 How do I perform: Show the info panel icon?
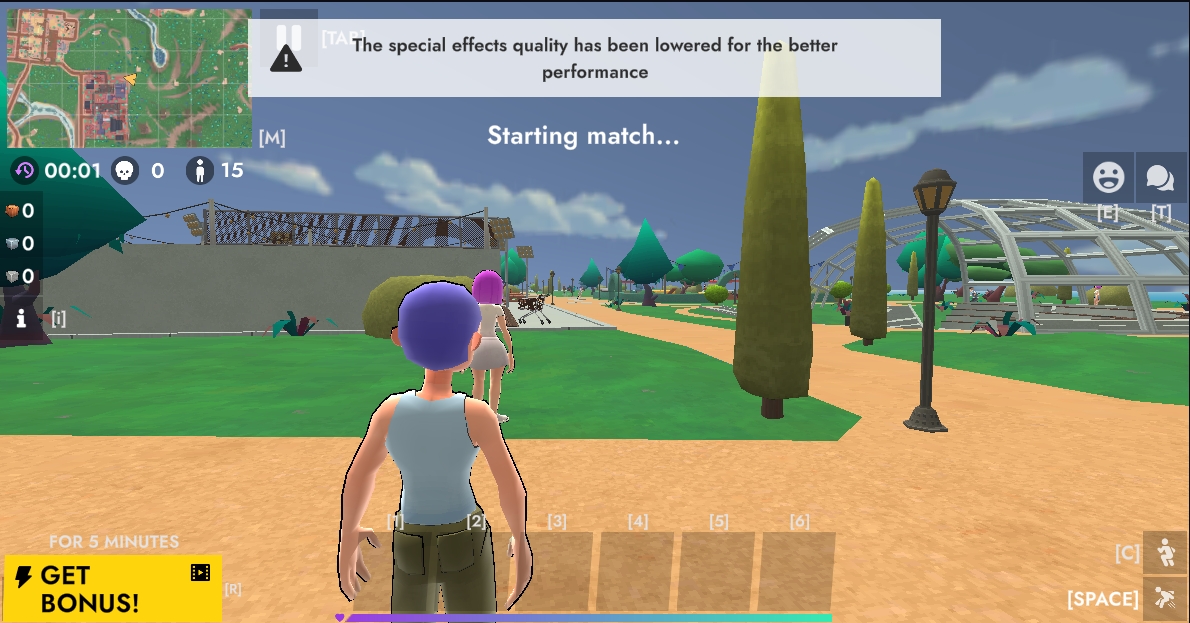point(21,318)
